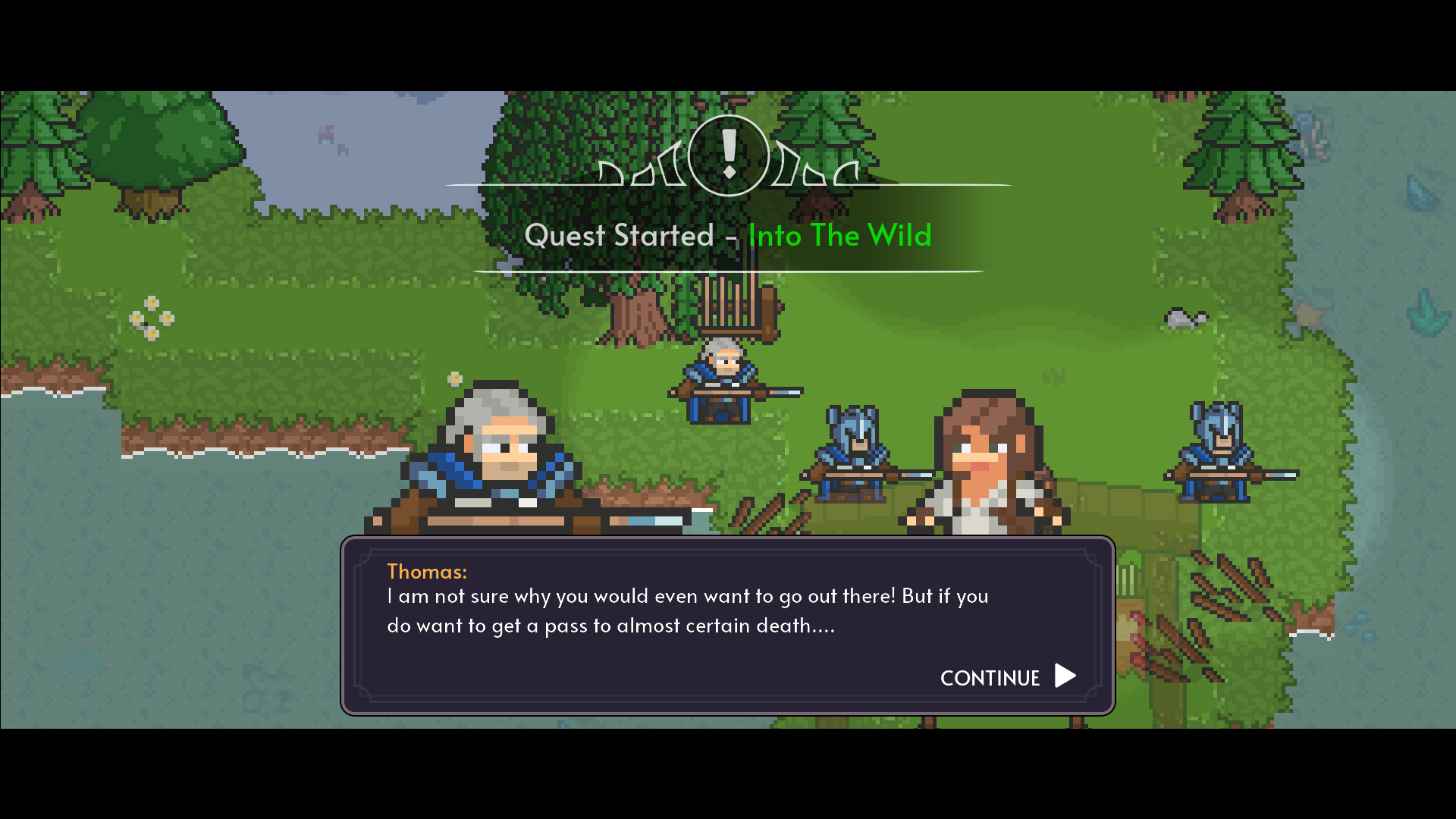Click the play arrow next to CONTINUE
Image resolution: width=1456 pixels, height=819 pixels.
click(x=1065, y=676)
